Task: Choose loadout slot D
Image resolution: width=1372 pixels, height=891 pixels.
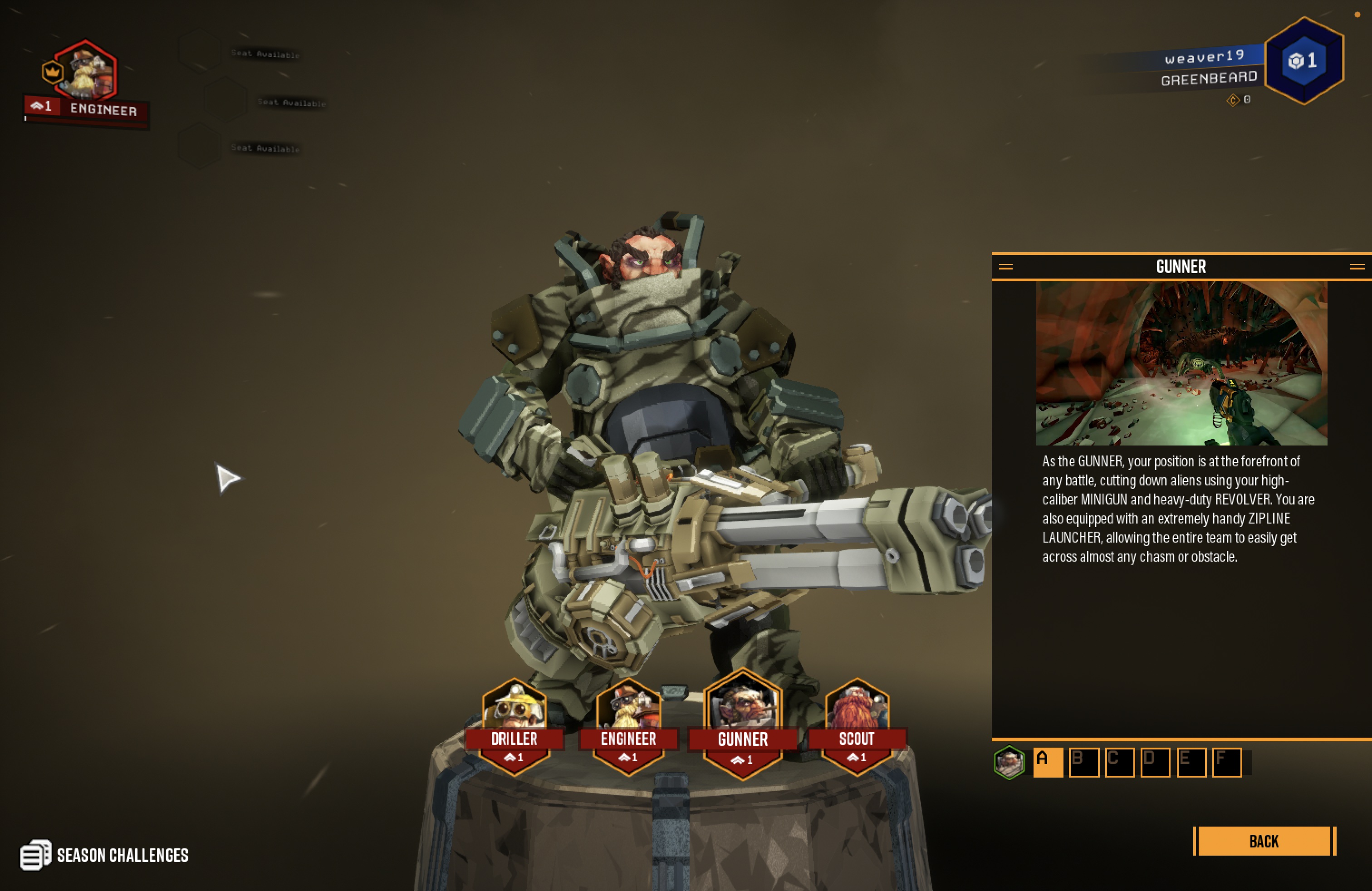Action: click(x=1155, y=763)
